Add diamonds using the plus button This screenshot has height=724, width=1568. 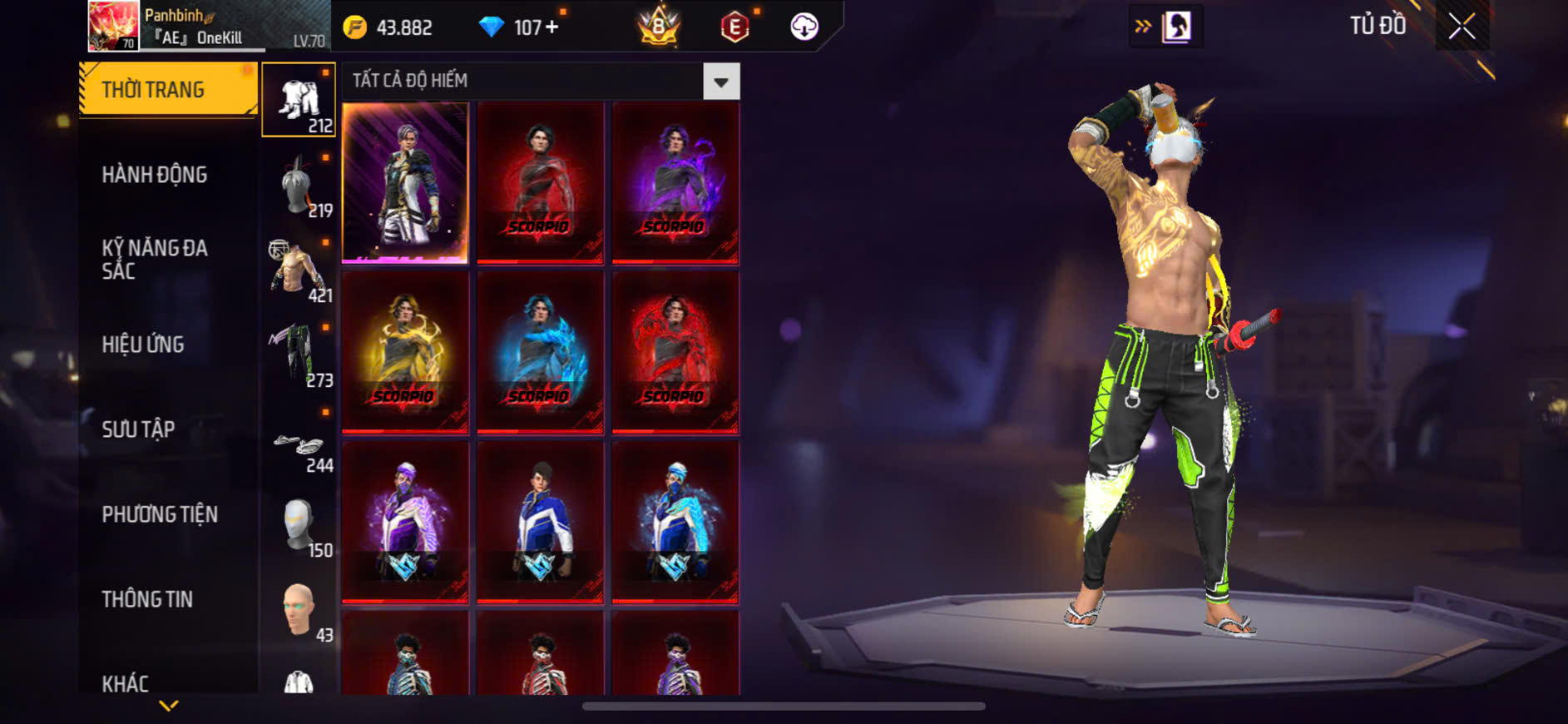point(552,27)
